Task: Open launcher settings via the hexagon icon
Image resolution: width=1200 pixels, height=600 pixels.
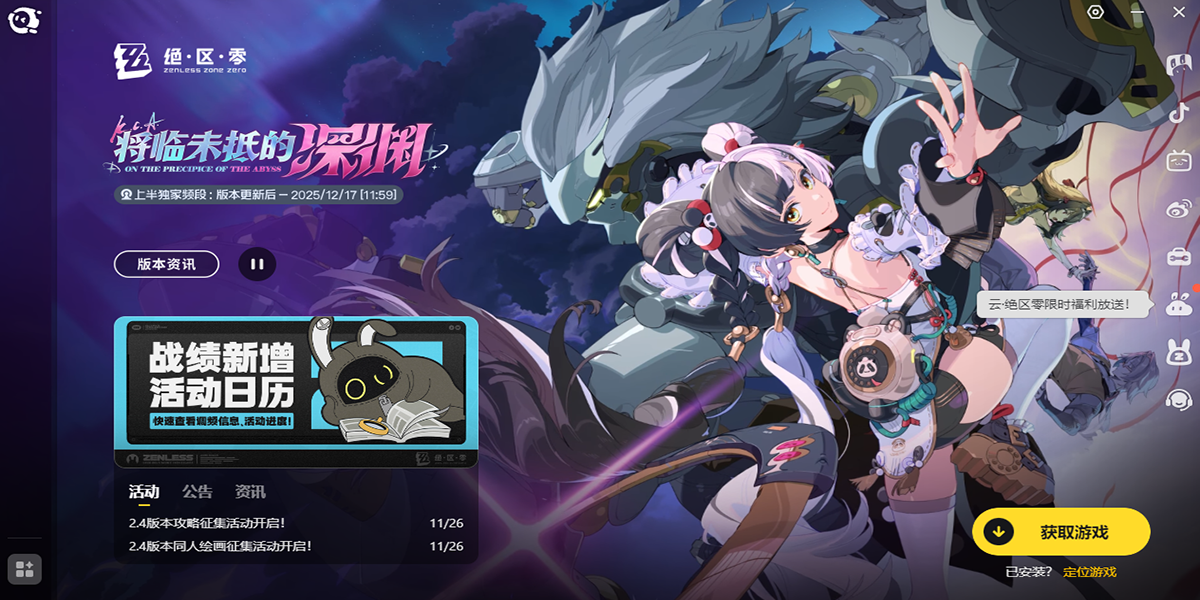Action: click(1096, 13)
